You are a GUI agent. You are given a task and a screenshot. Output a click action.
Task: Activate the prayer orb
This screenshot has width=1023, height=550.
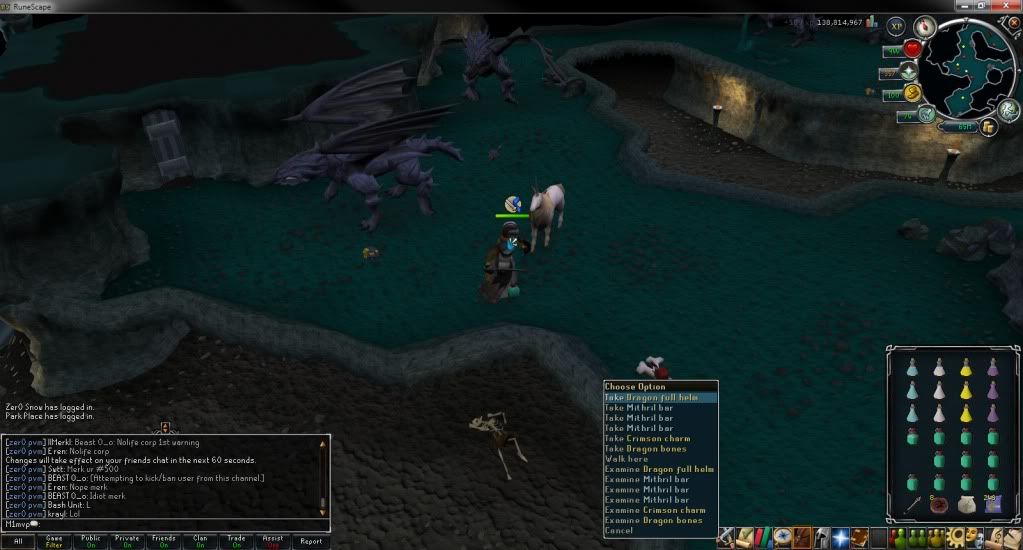(x=908, y=71)
